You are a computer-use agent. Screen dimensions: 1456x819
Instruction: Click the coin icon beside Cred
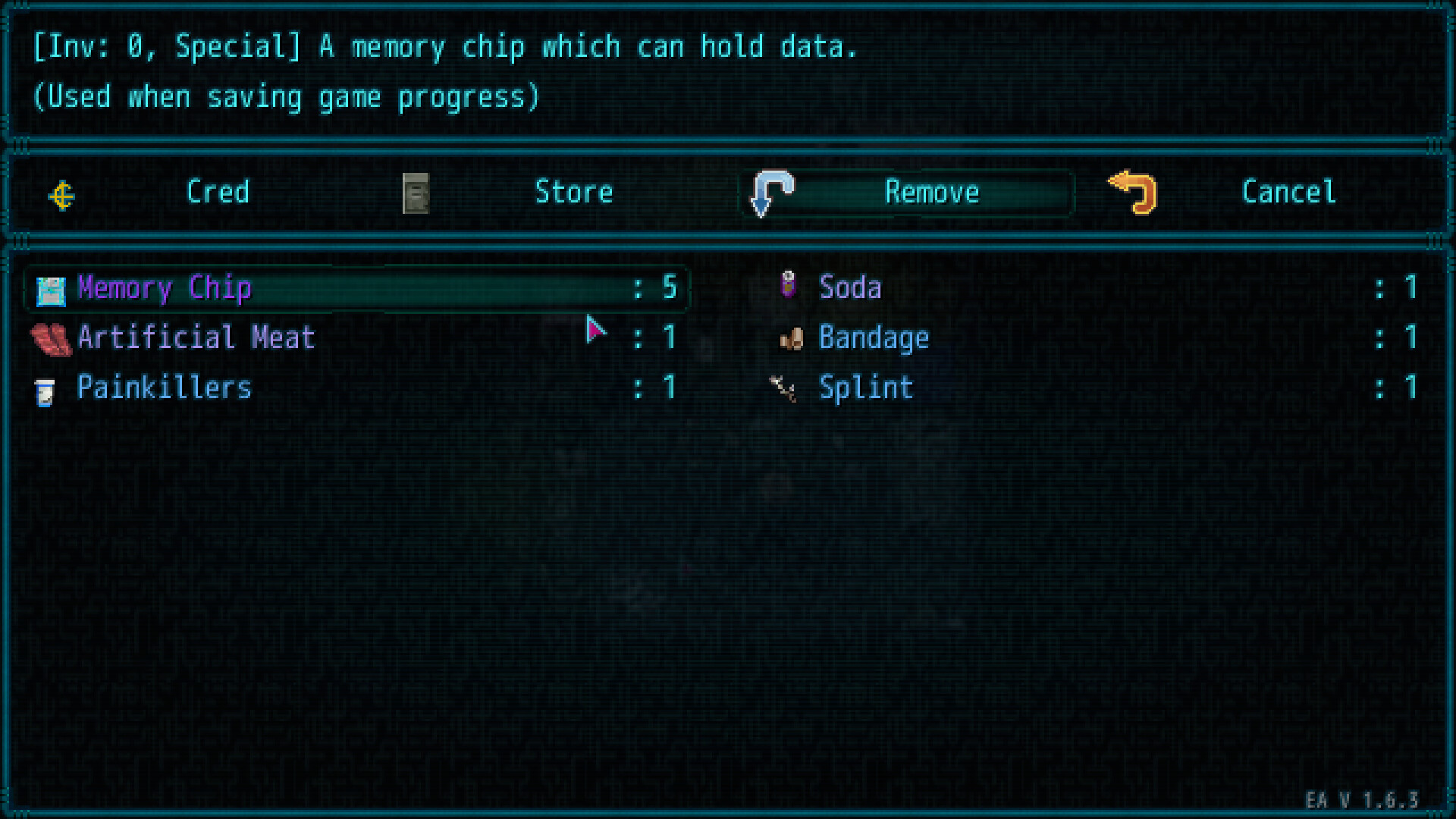point(61,194)
